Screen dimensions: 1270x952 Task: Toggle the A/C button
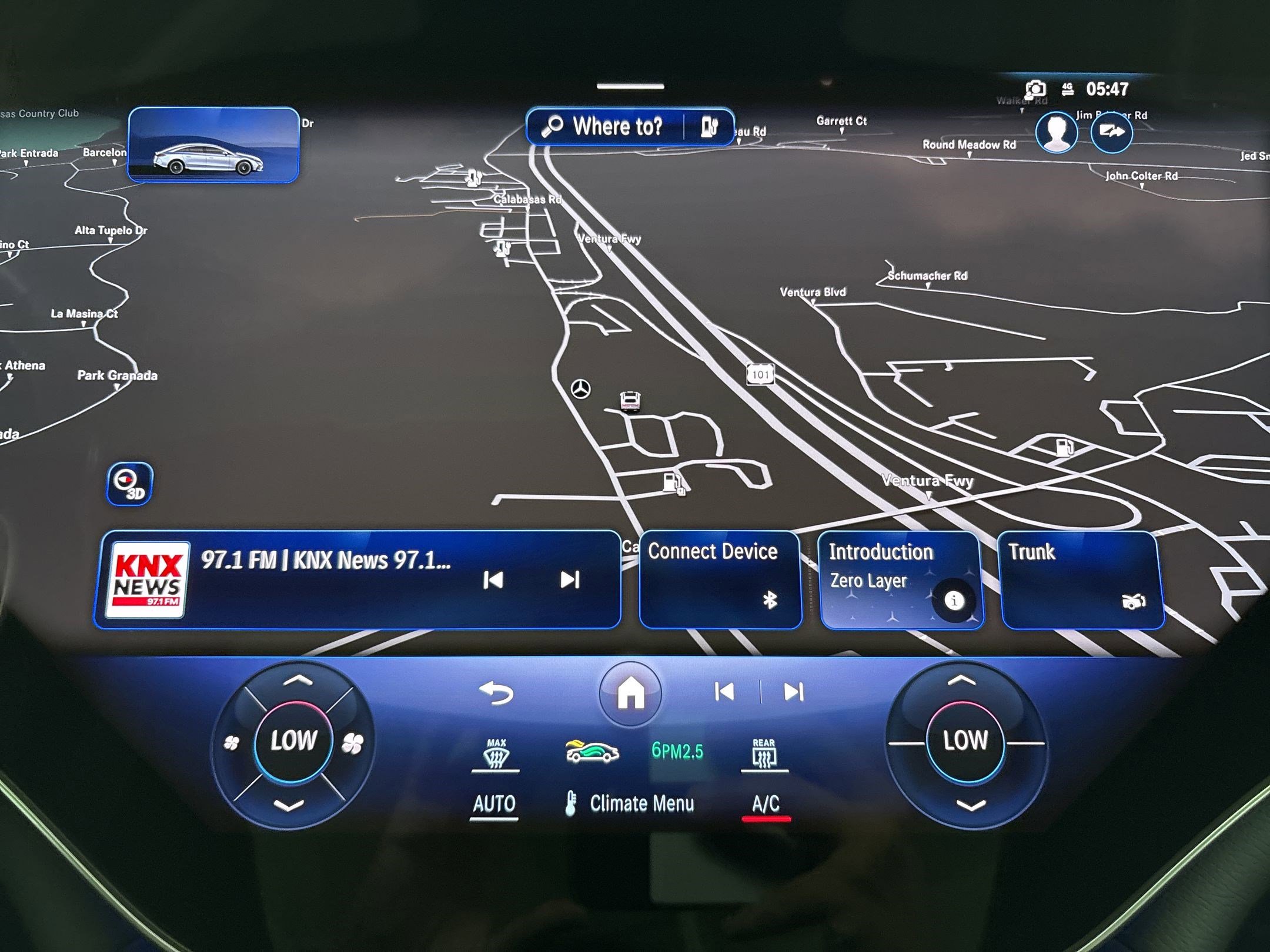[766, 803]
